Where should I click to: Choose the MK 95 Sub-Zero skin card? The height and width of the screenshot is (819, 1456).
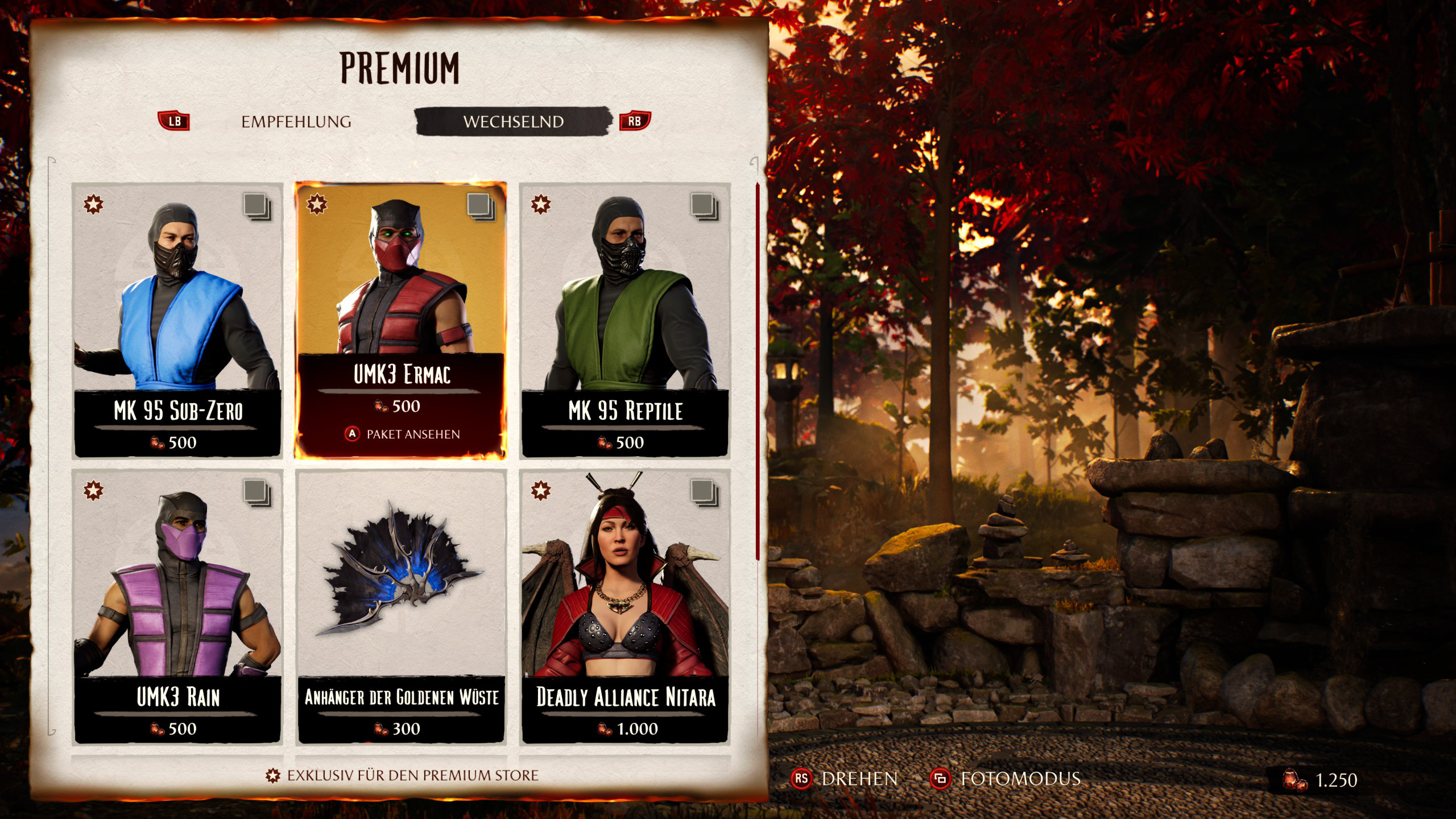click(x=177, y=320)
